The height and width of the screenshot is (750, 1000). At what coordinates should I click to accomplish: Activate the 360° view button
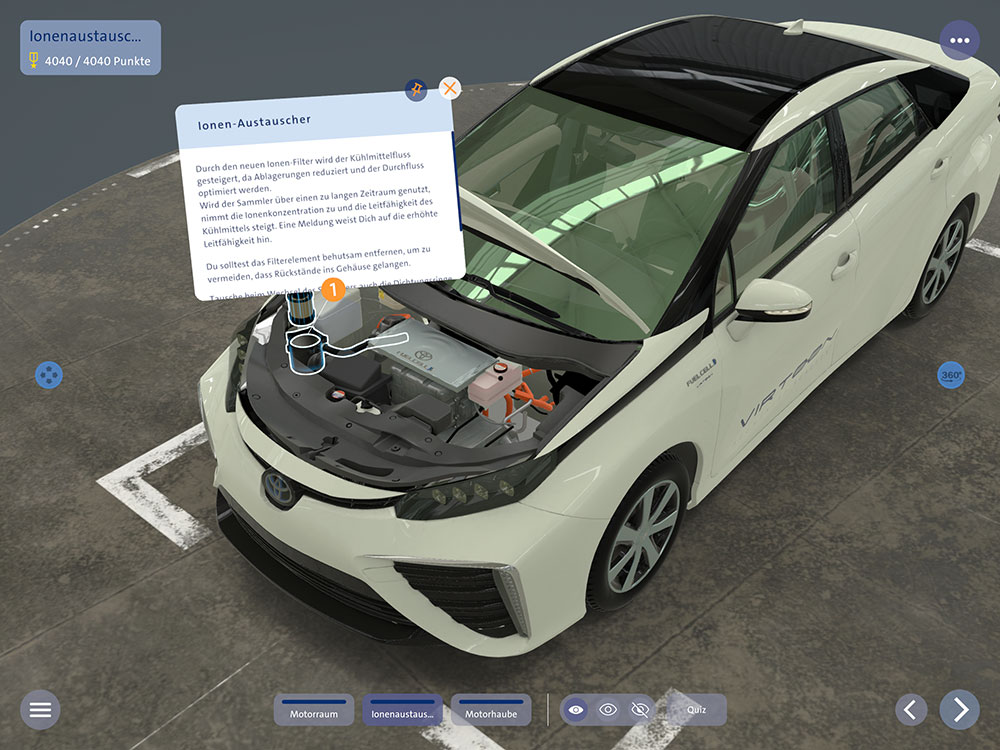point(951,376)
